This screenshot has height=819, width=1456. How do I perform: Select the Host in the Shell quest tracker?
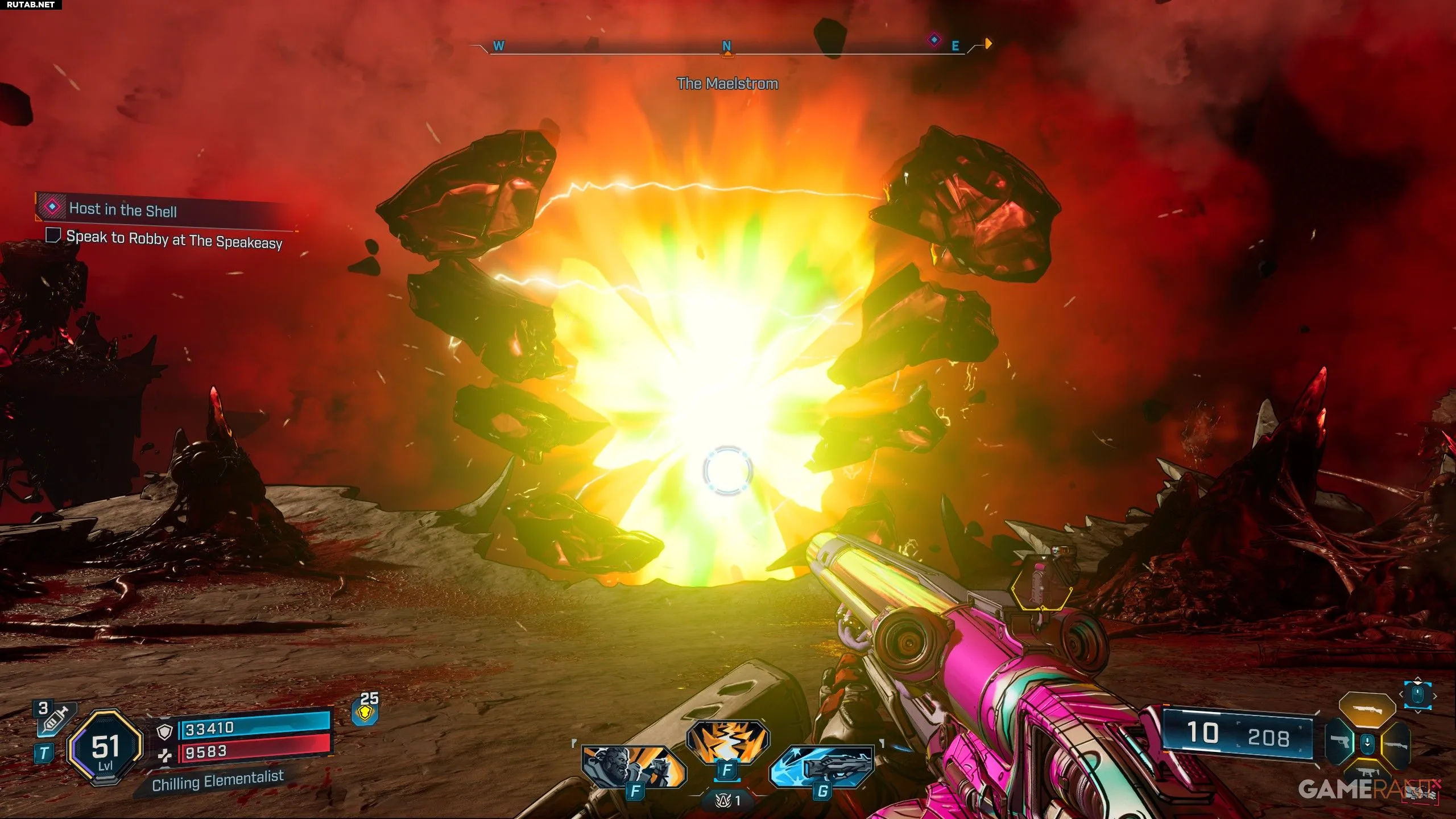[122, 209]
